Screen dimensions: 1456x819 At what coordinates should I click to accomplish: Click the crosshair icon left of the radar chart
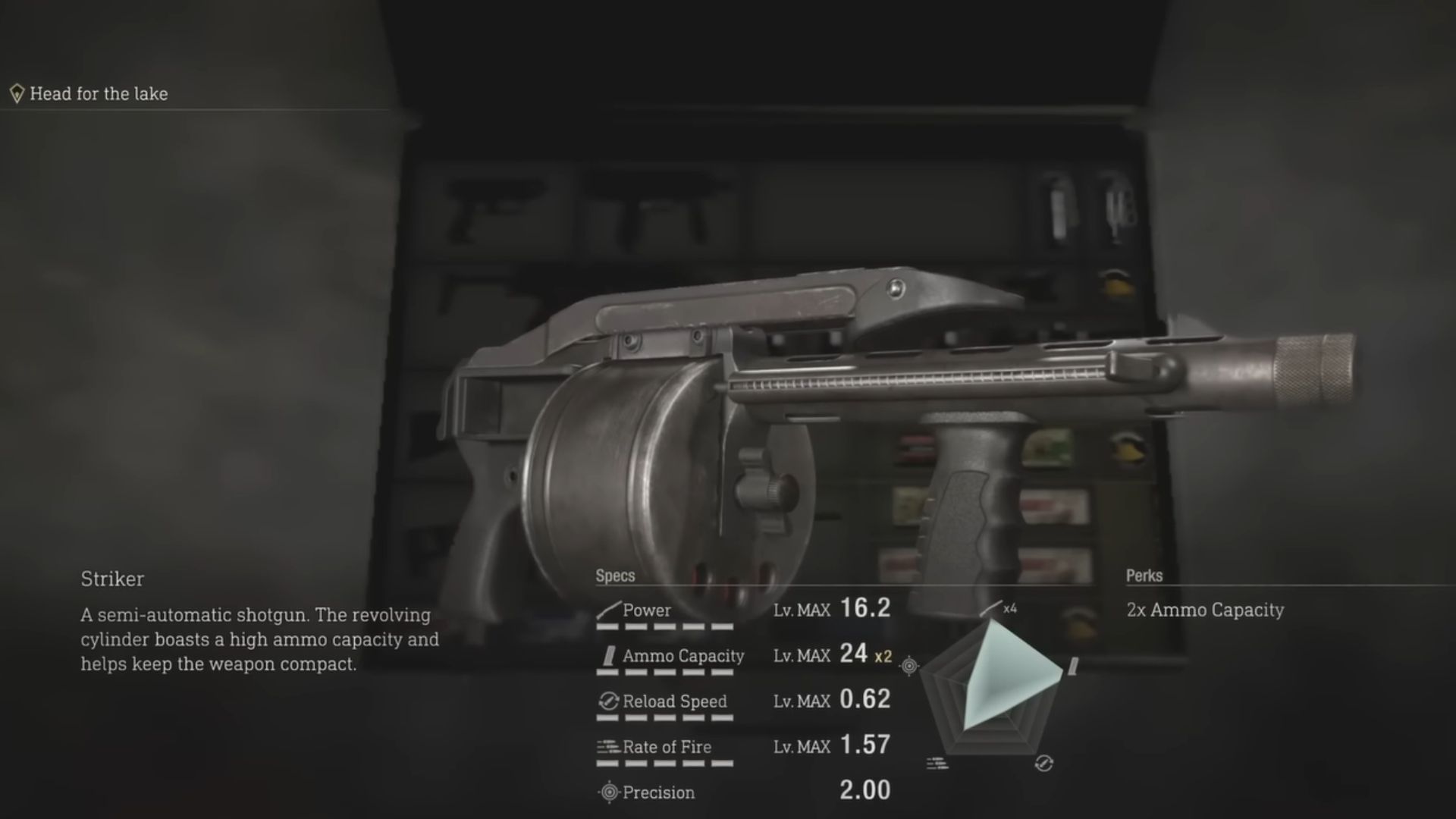point(908,665)
